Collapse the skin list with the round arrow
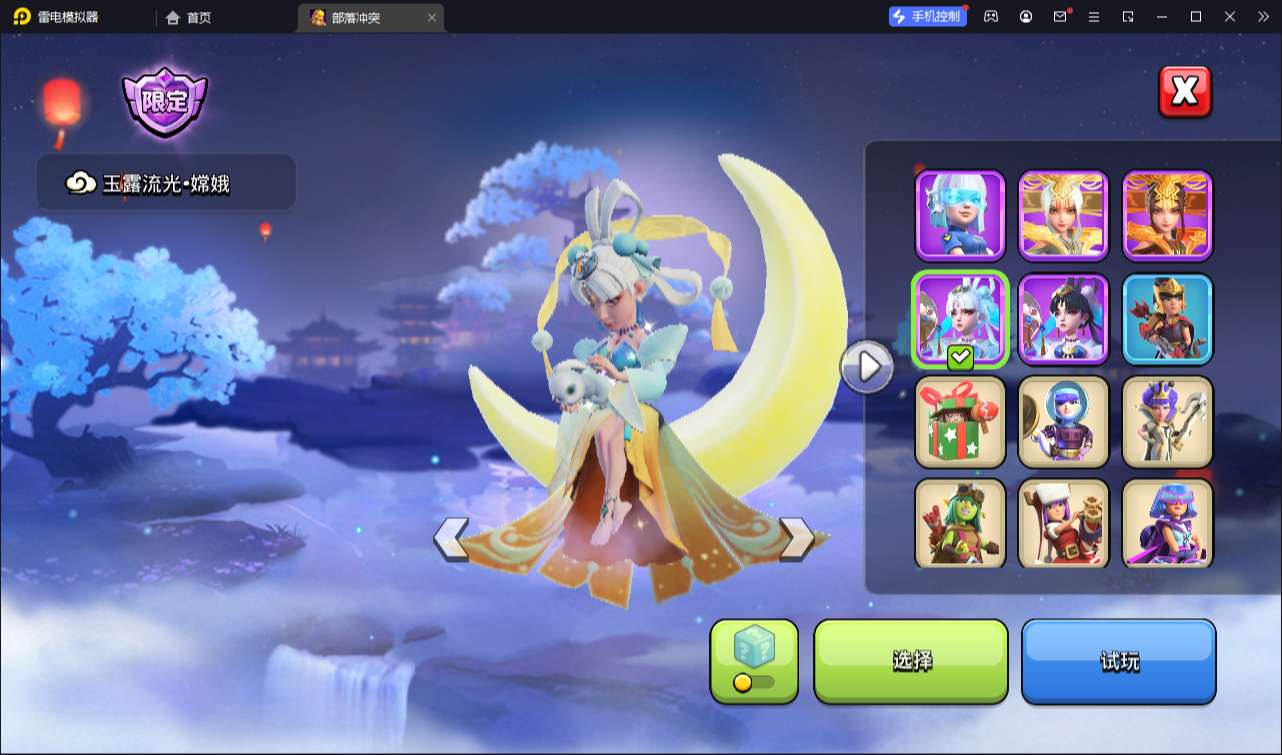Viewport: 1282px width, 755px height. tap(867, 367)
